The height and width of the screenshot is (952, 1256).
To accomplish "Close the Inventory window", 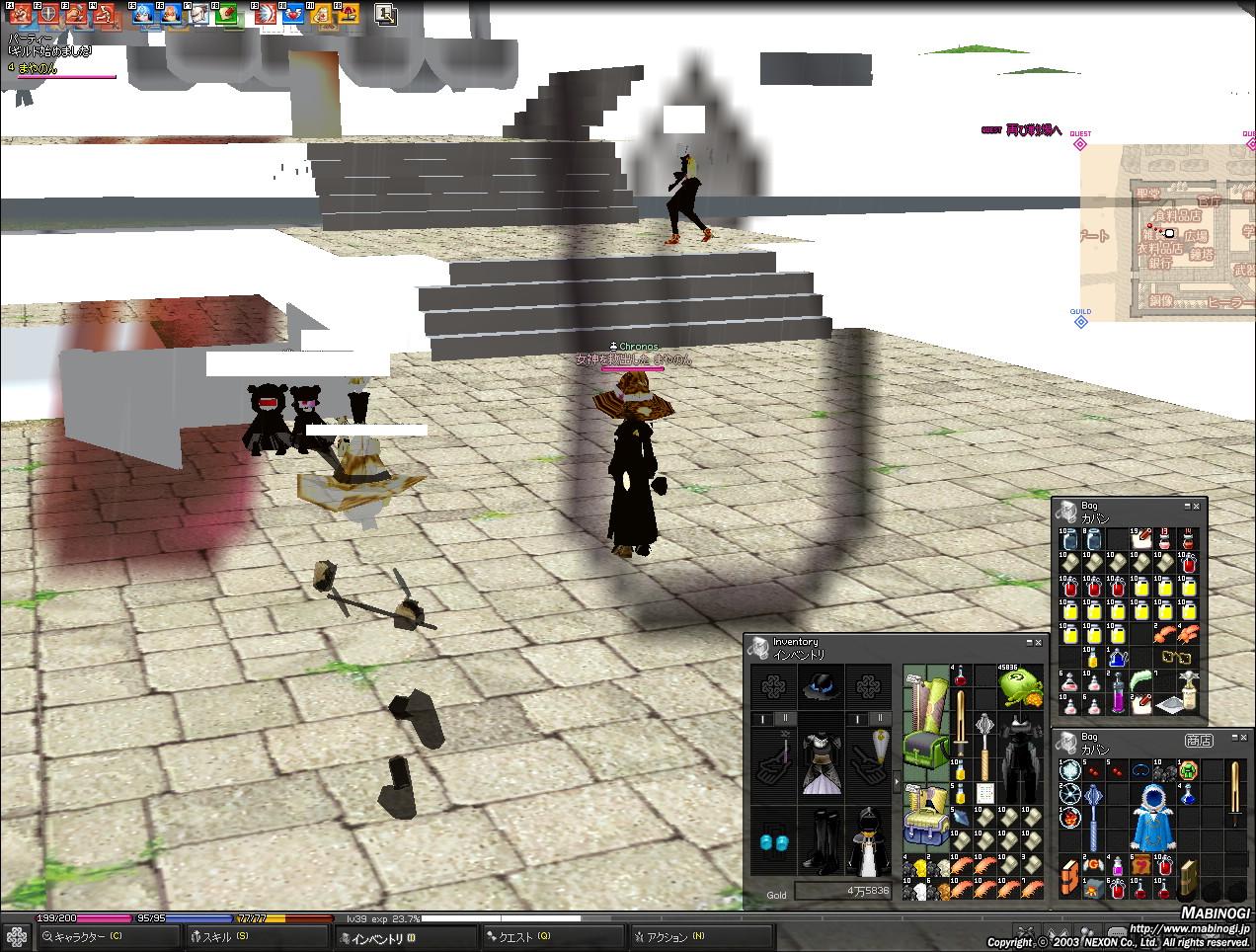I will 1038,643.
